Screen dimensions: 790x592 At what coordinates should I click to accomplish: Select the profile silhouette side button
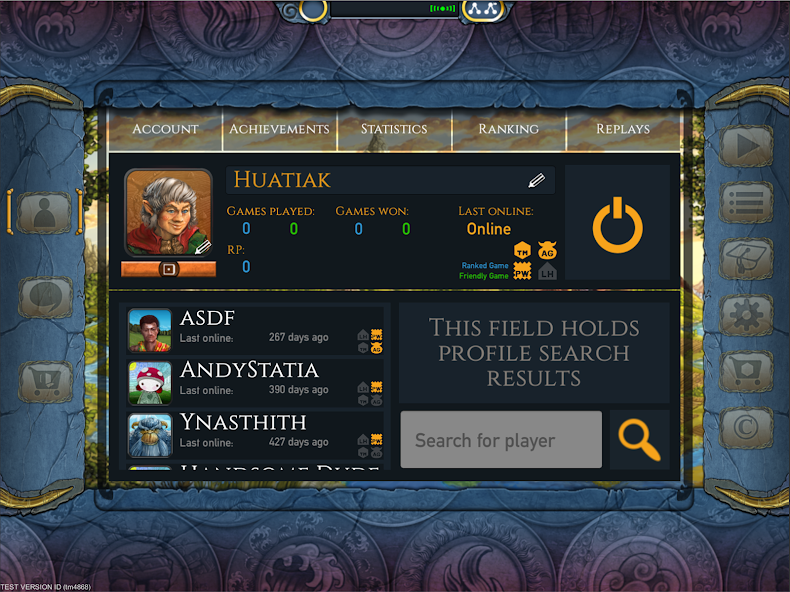[x=45, y=211]
